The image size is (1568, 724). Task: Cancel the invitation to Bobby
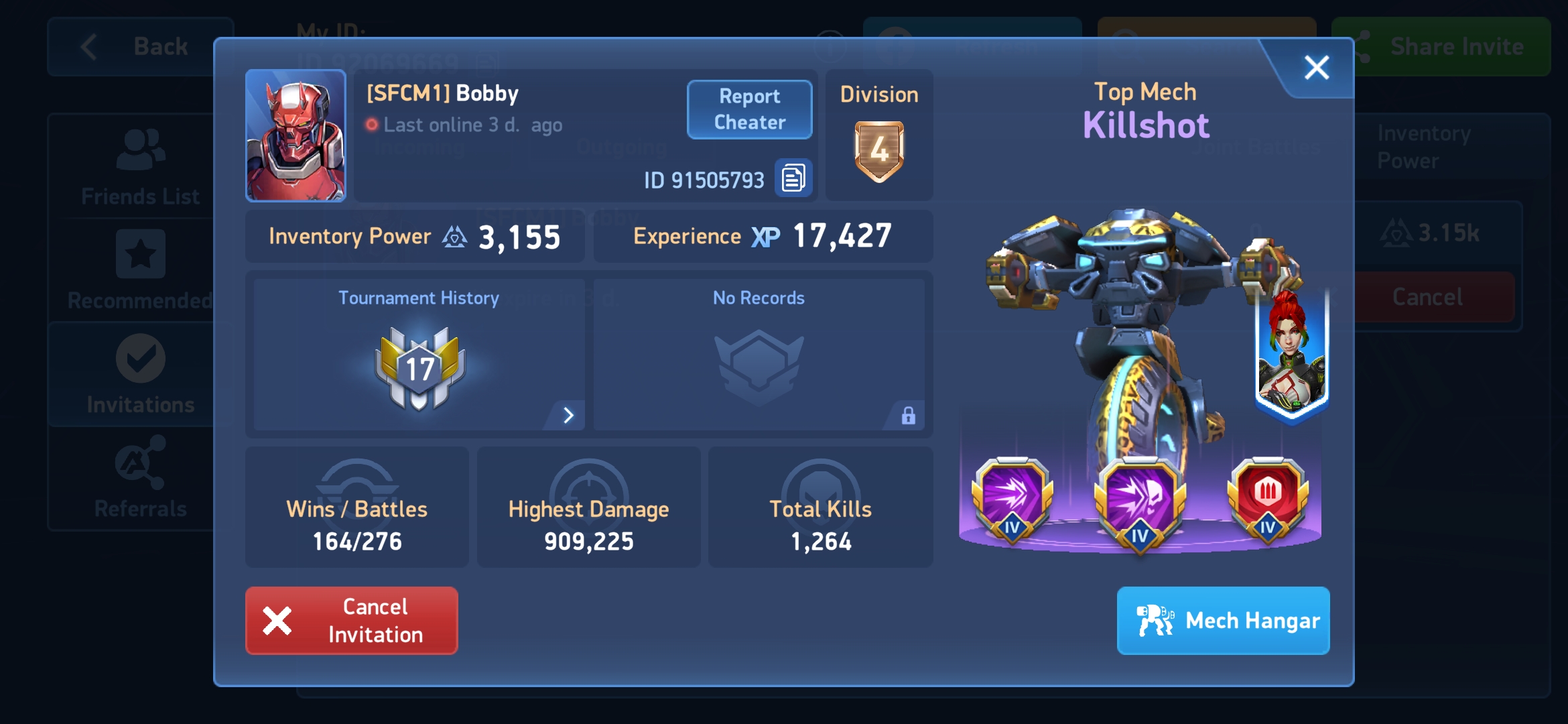click(352, 620)
